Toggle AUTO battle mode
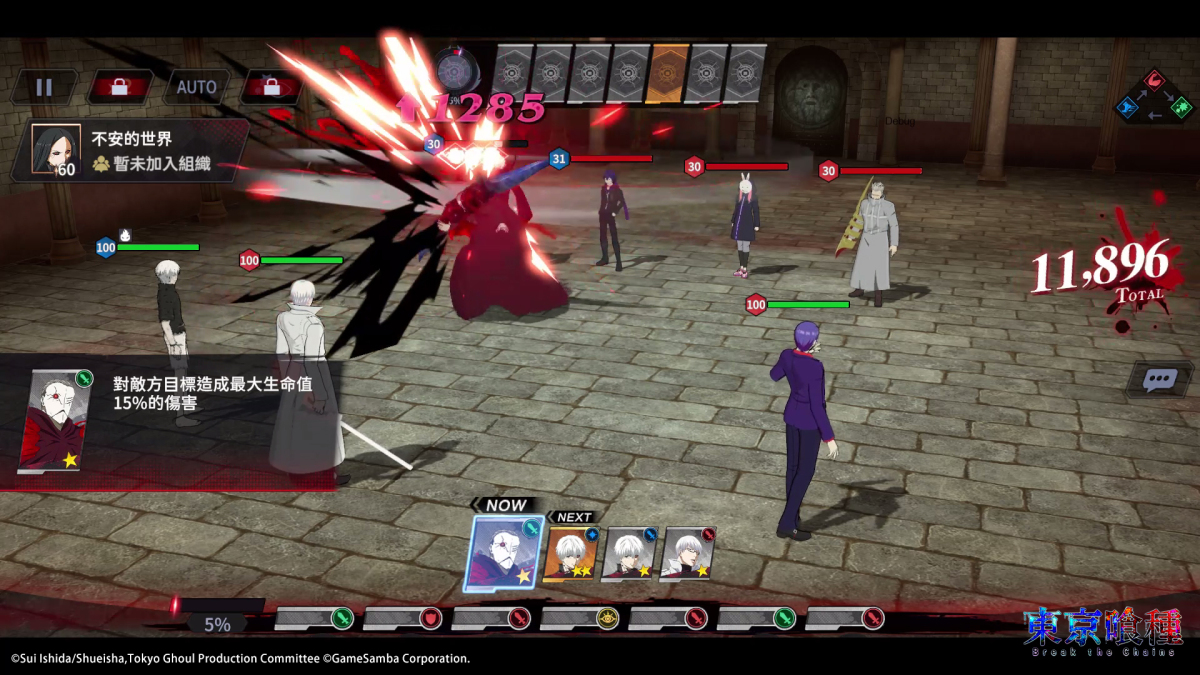Viewport: 1200px width, 675px height. 196,87
